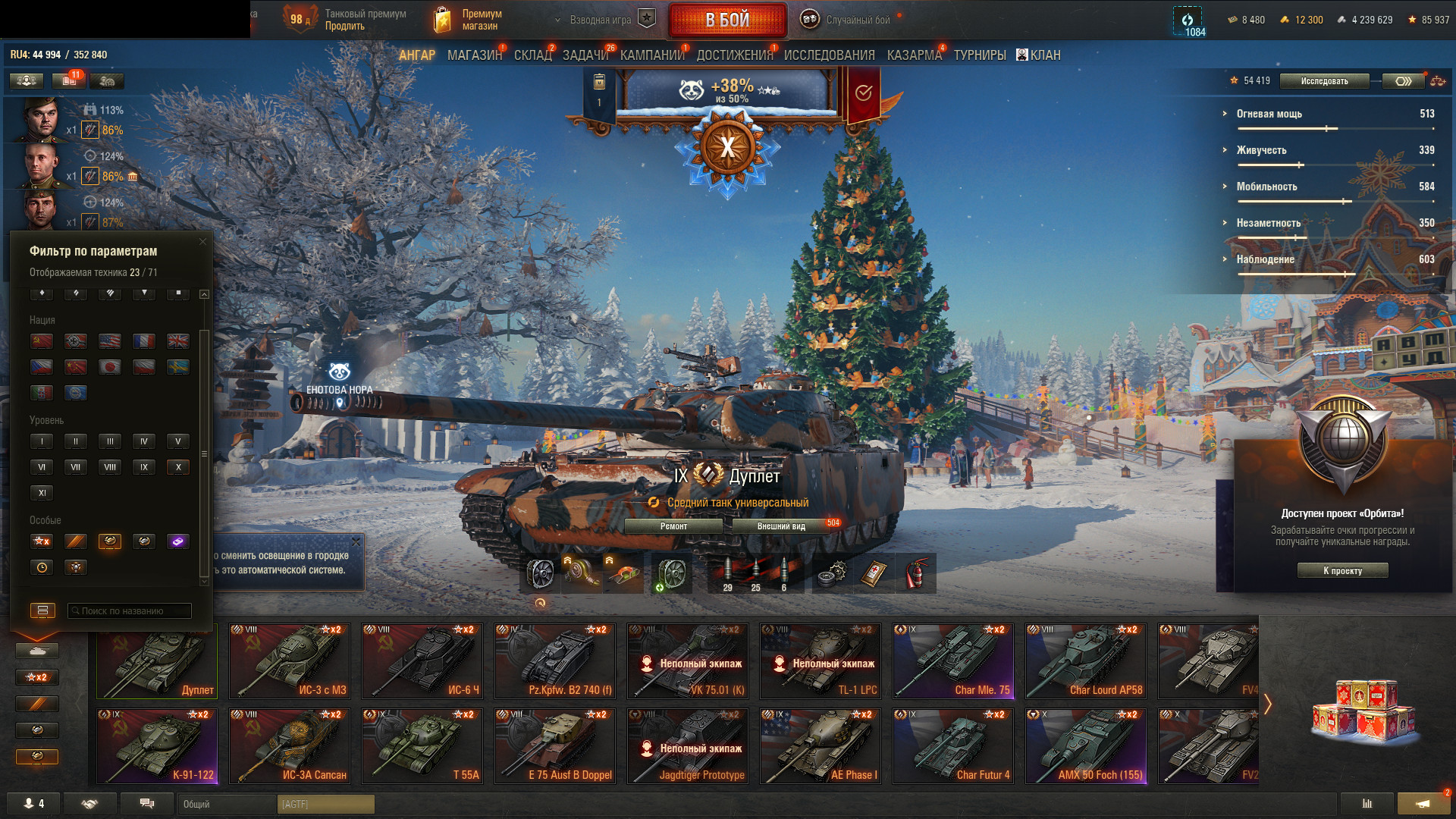
Task: Dismiss the lighting hint tooltip
Action: [x=356, y=542]
